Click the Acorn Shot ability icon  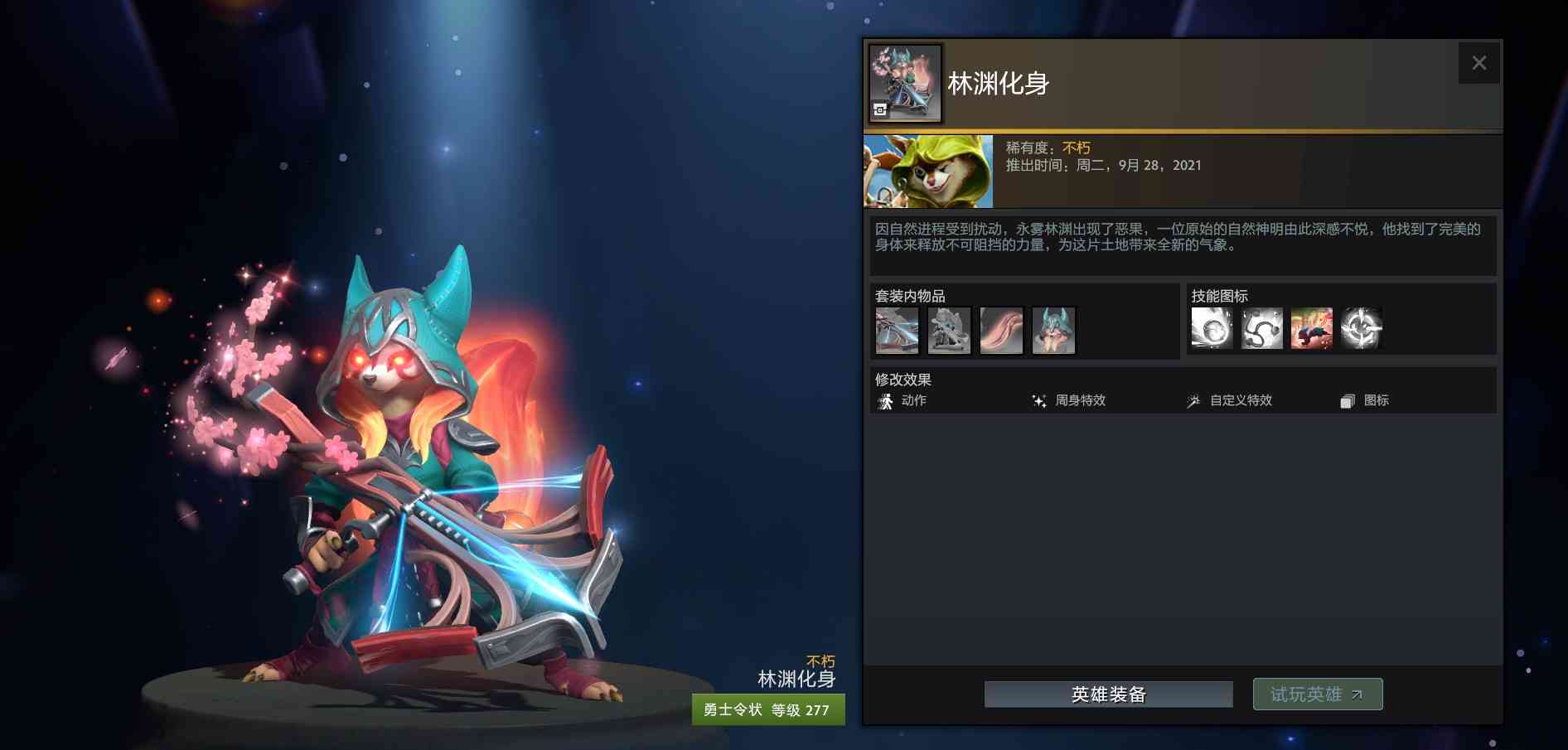pos(1212,328)
